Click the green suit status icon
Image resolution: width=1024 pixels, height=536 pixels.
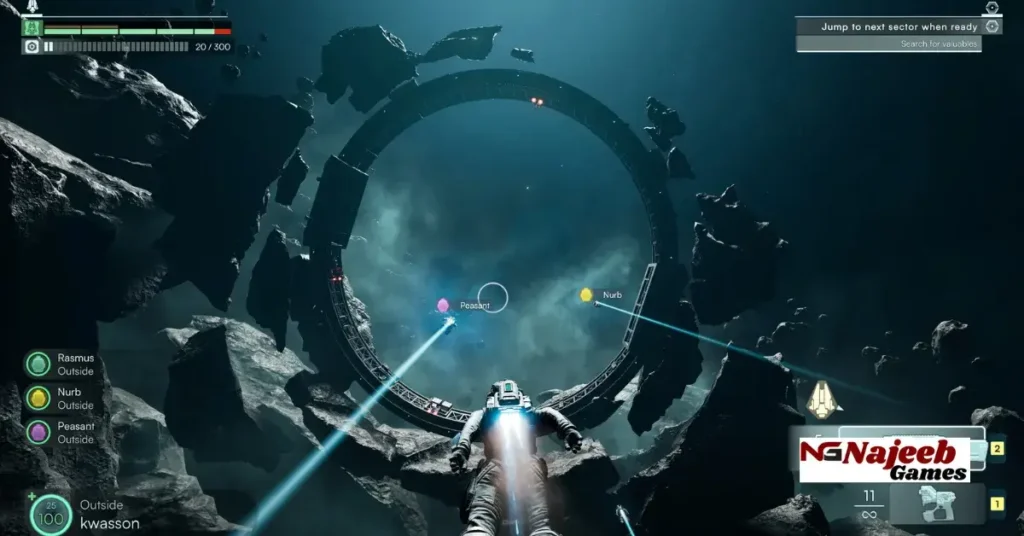click(x=31, y=28)
